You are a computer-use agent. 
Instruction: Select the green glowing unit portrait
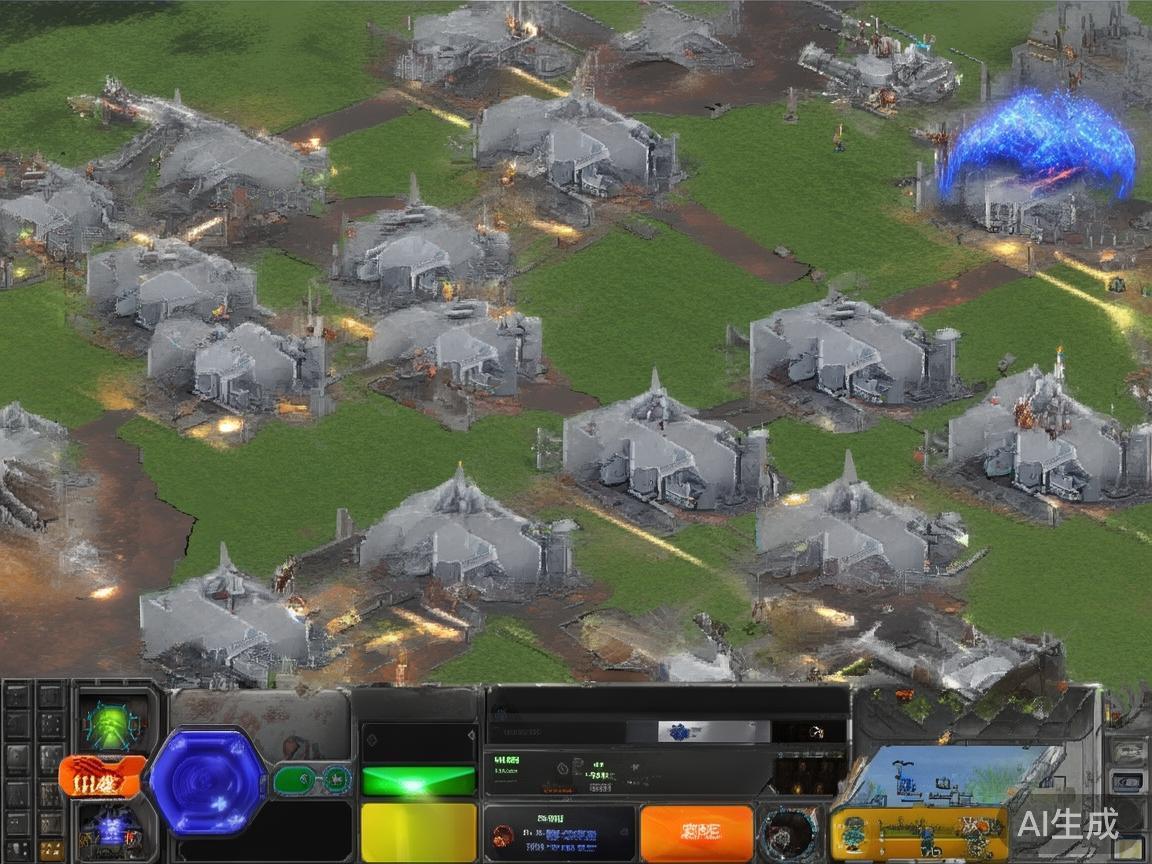tap(111, 723)
